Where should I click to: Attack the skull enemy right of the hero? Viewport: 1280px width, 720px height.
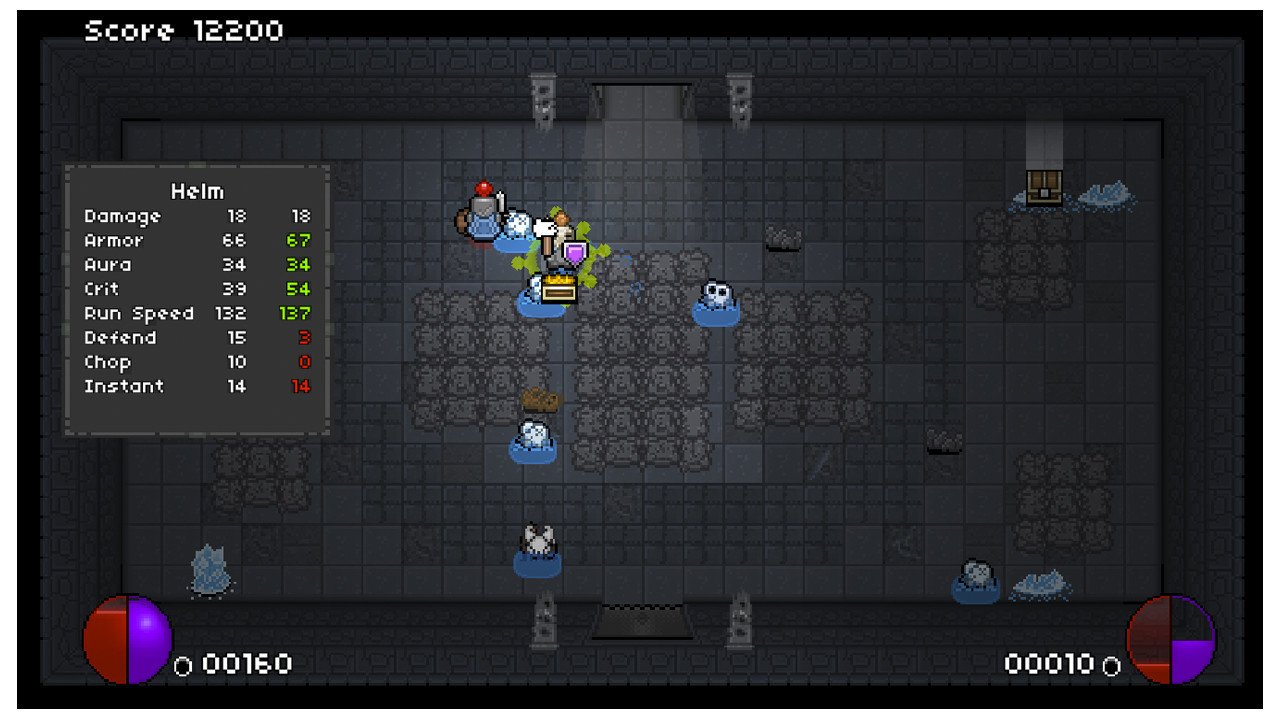click(715, 297)
